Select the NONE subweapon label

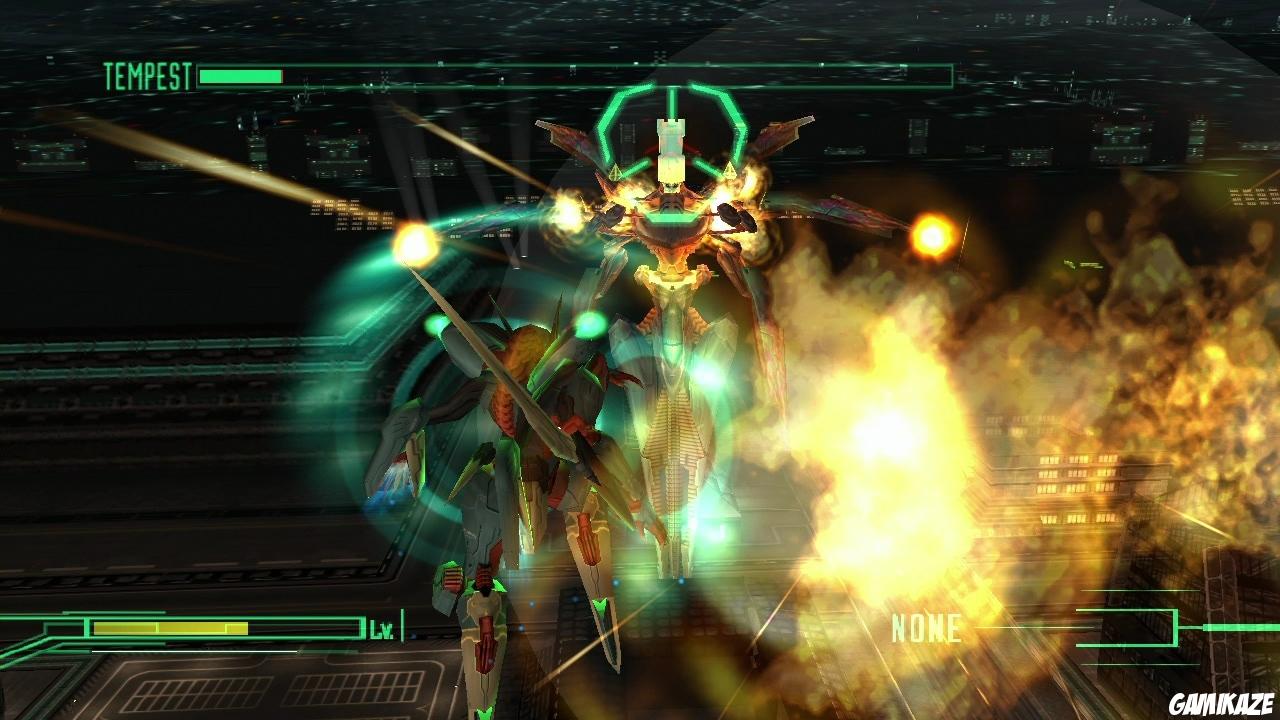coord(925,629)
